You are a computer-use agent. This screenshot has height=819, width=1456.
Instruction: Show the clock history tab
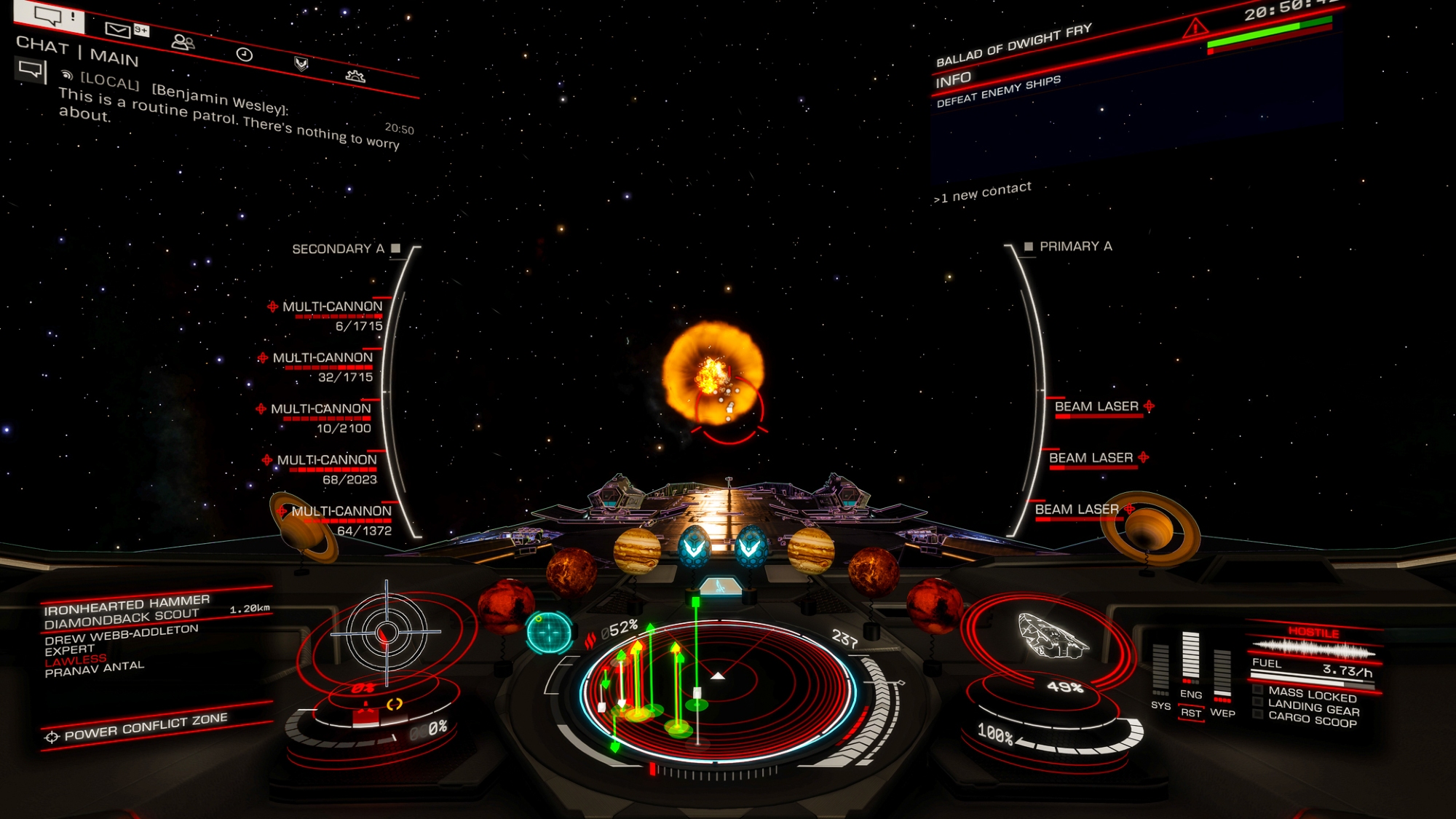245,55
